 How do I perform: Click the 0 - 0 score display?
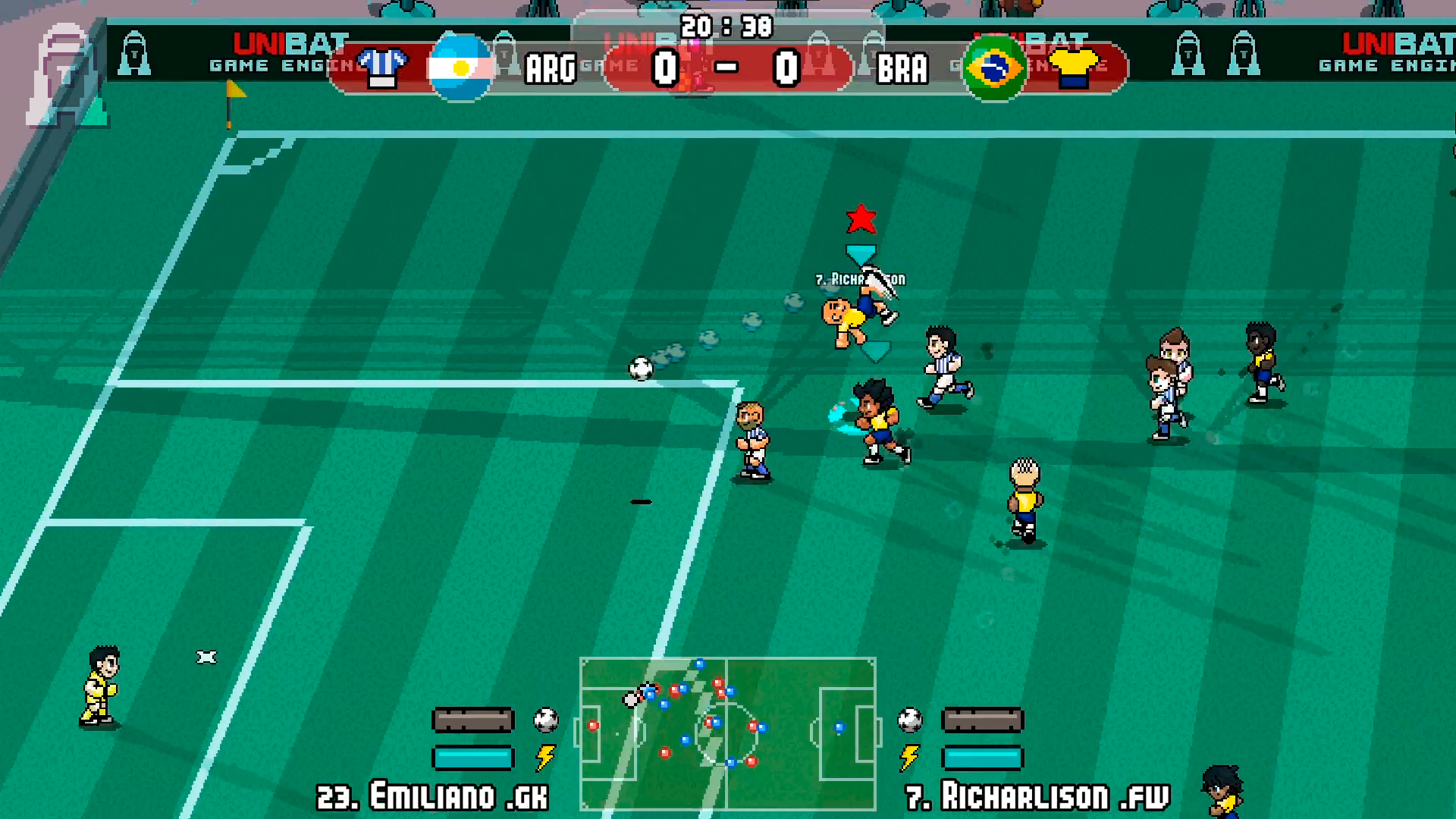pos(724,67)
